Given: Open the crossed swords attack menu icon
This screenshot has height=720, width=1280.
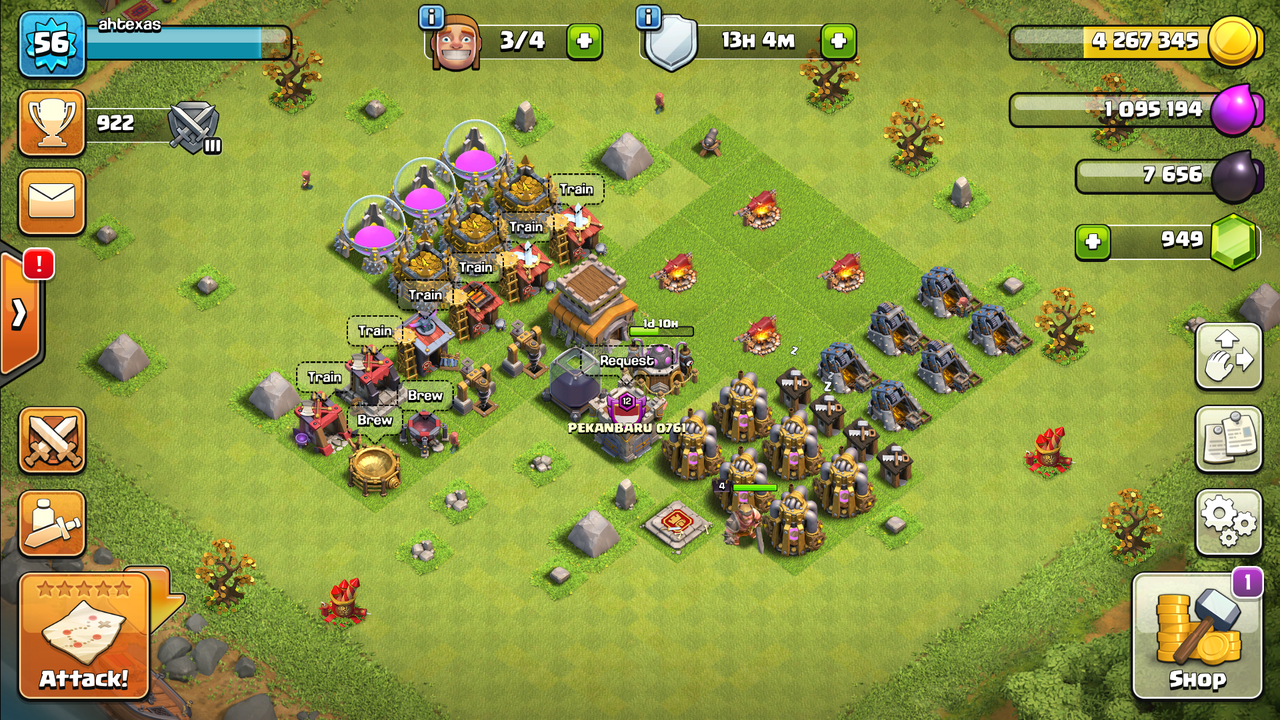Looking at the screenshot, I should [52, 440].
